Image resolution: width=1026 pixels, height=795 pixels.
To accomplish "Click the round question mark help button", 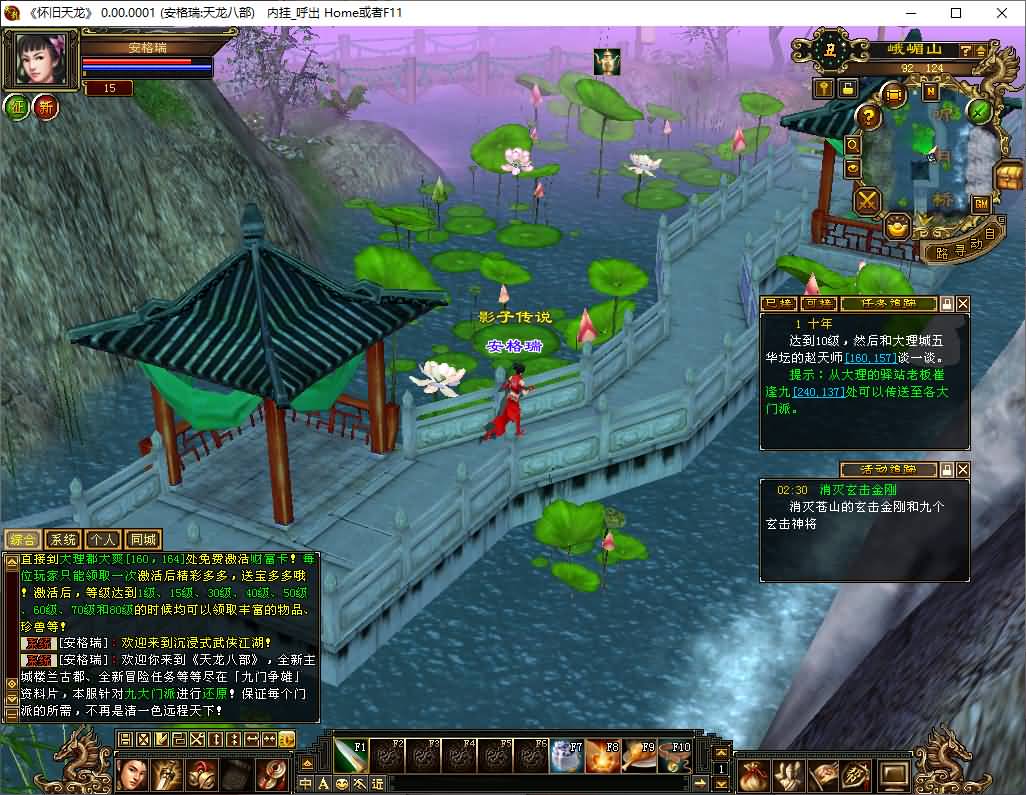I will [868, 117].
